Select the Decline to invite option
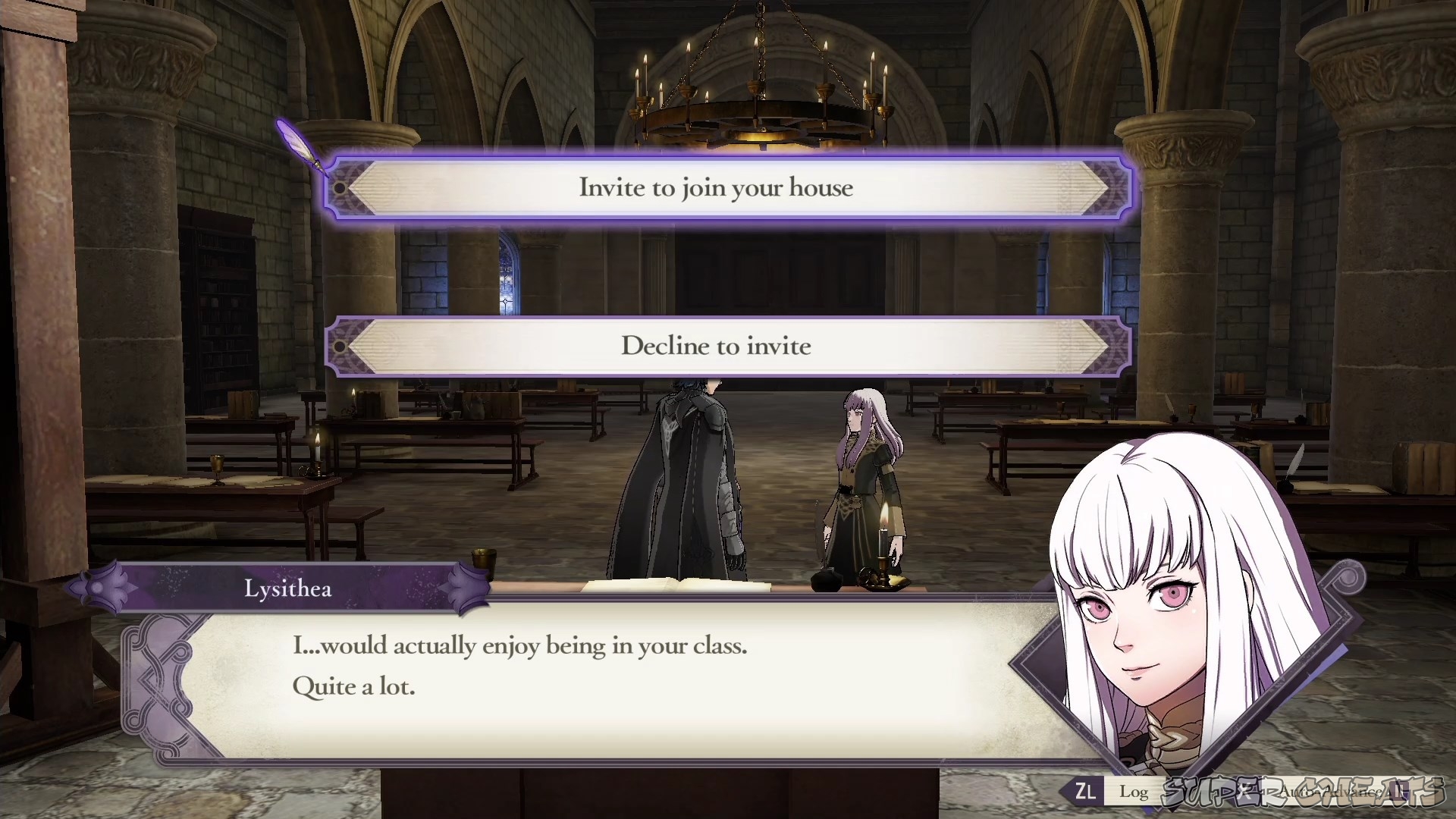Screen dimensions: 1456x819 (x=717, y=347)
